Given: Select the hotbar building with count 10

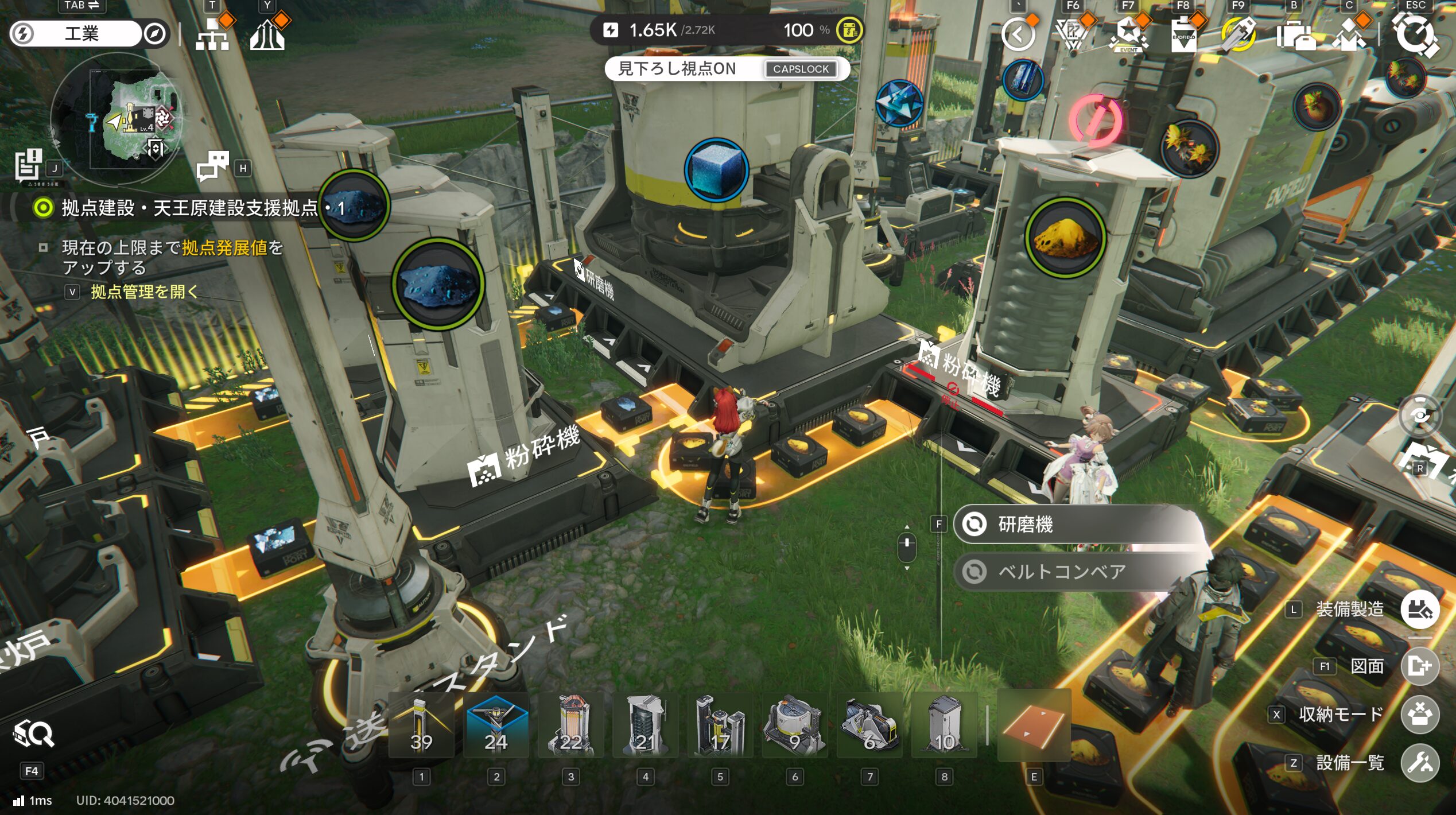Looking at the screenshot, I should pyautogui.click(x=944, y=726).
